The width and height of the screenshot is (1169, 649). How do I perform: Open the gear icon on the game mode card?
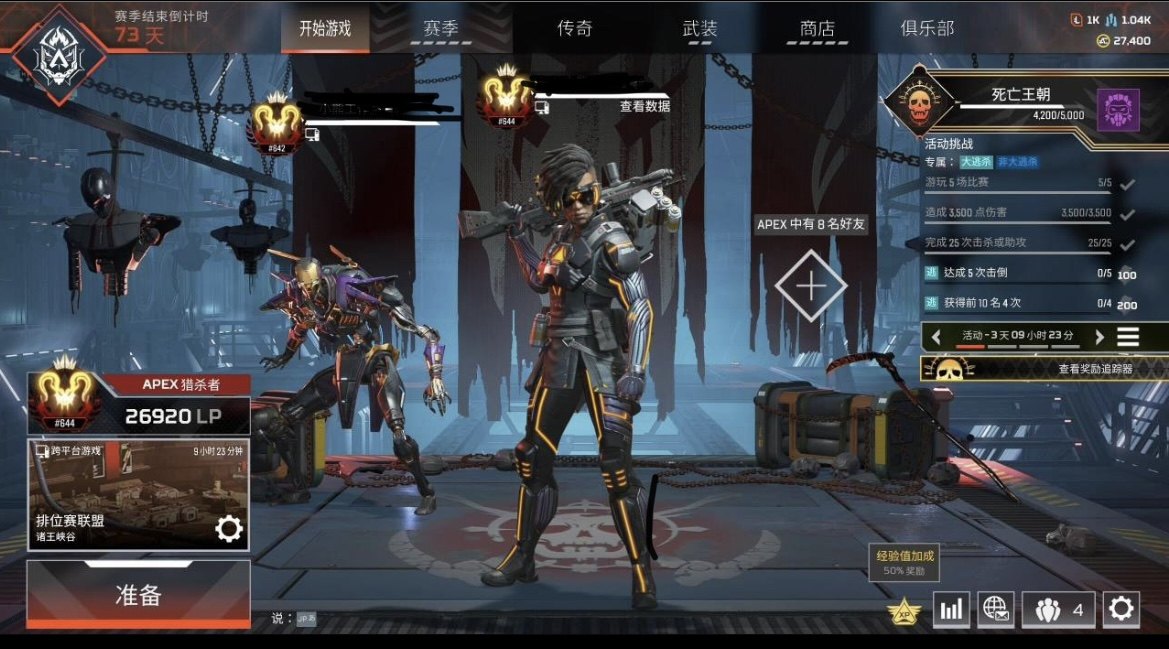coord(229,529)
